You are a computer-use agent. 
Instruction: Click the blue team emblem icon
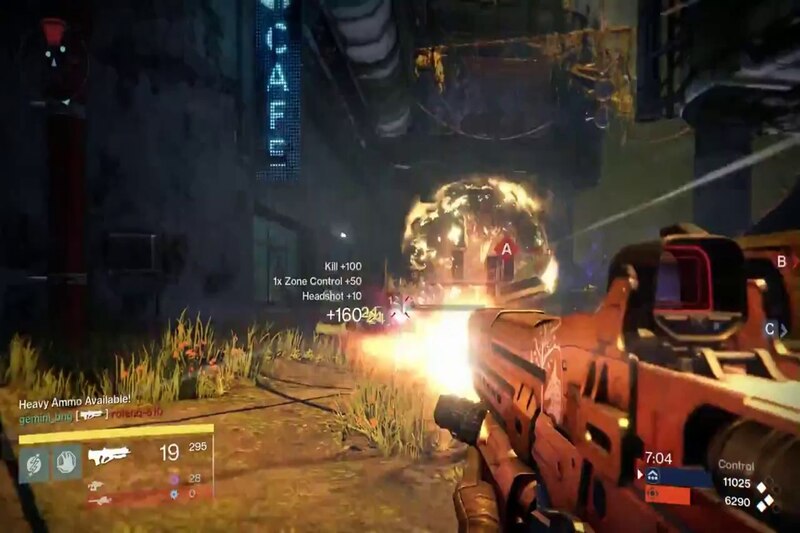click(652, 476)
